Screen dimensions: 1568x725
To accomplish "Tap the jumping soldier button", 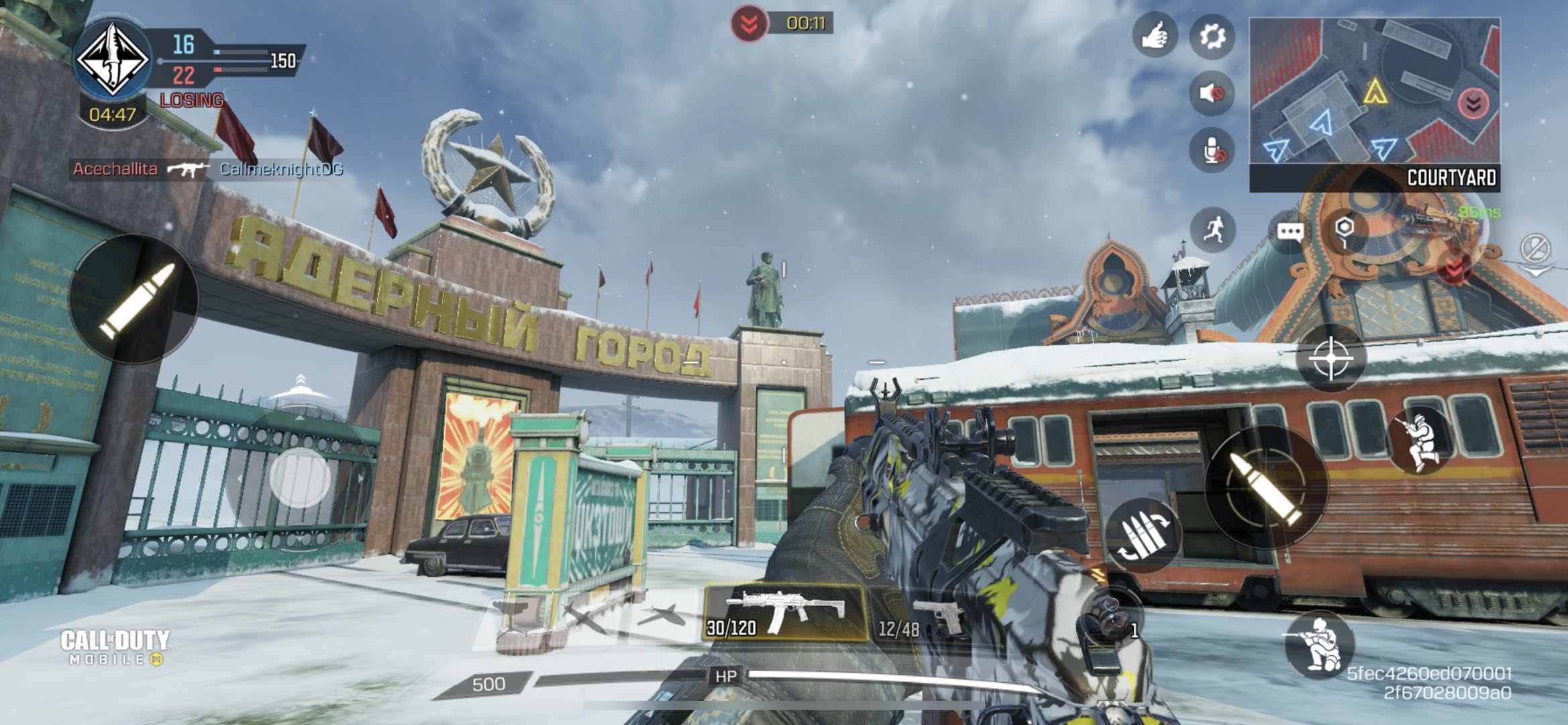I will coord(1418,441).
